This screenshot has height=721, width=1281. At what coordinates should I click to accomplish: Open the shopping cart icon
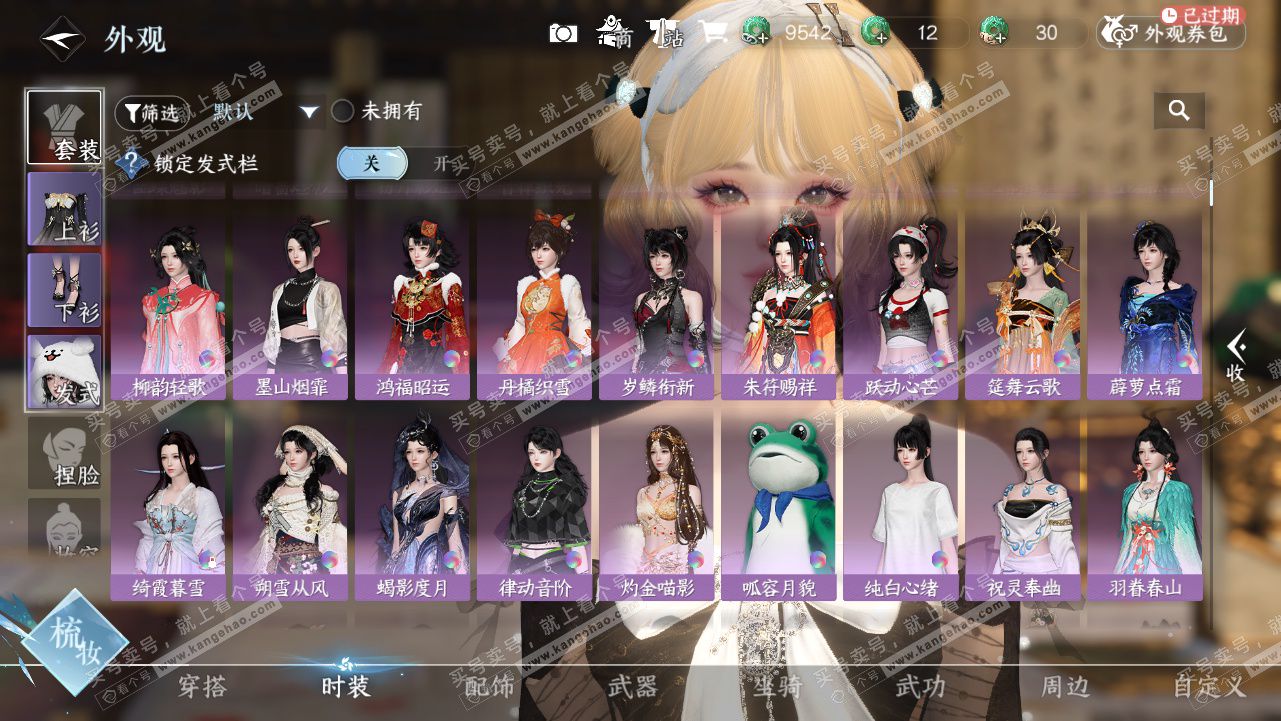tap(713, 33)
